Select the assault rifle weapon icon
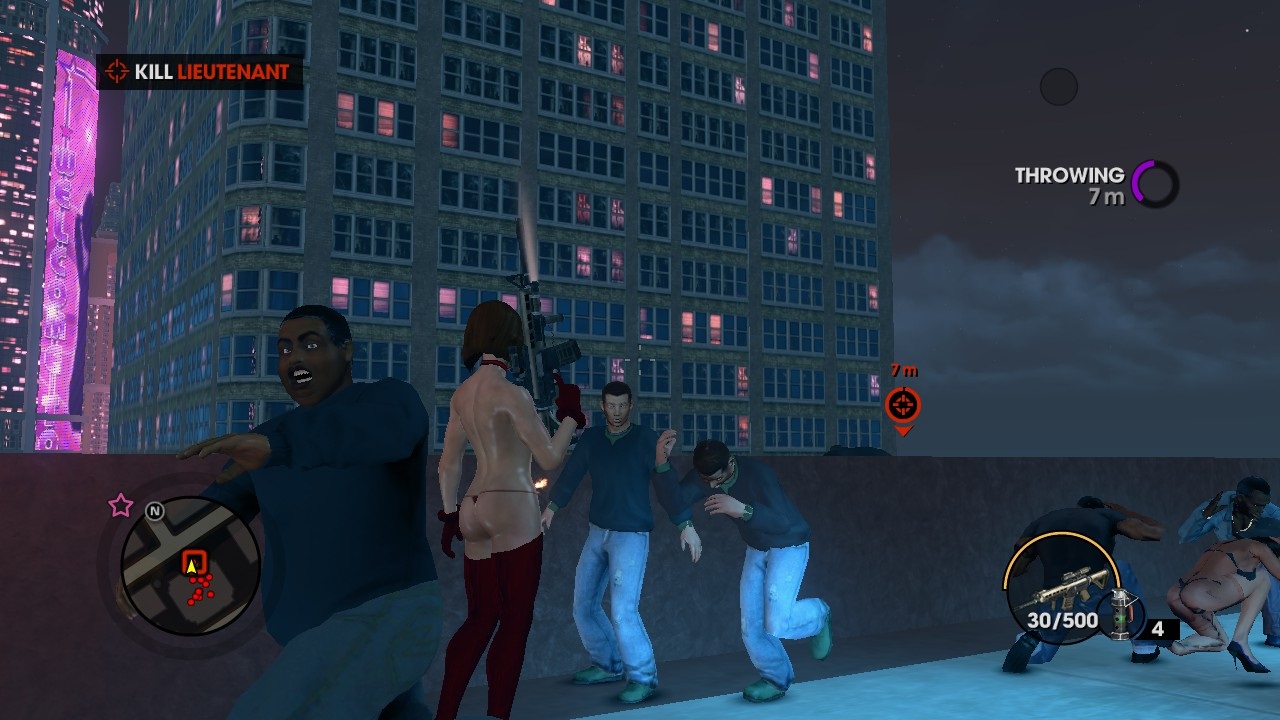Image resolution: width=1280 pixels, height=720 pixels. click(x=1062, y=587)
